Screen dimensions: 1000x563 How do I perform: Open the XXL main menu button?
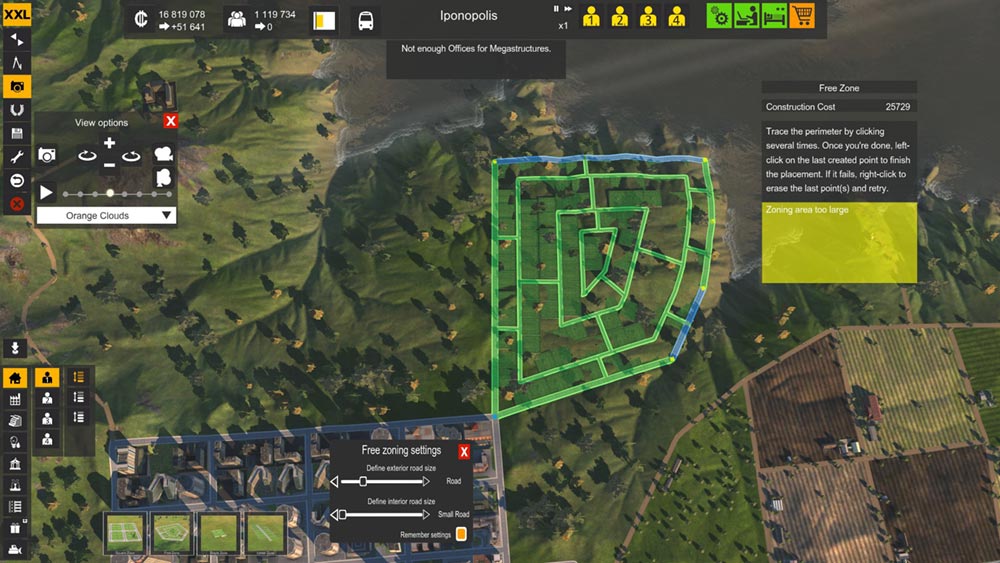pos(16,14)
